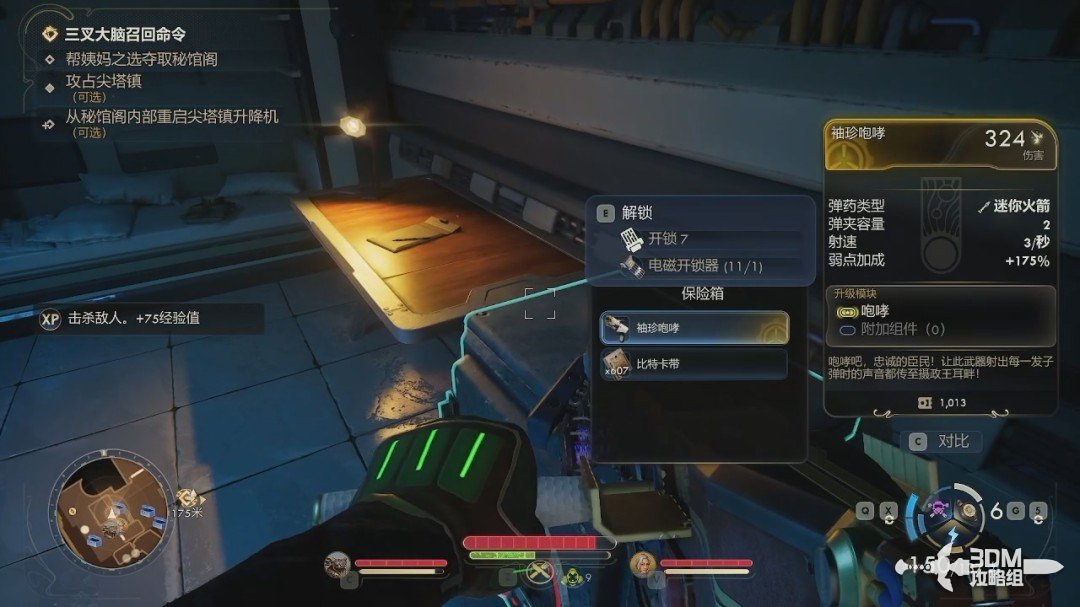The height and width of the screenshot is (607, 1080).
Task: Click the right companion portrait
Action: (x=643, y=566)
